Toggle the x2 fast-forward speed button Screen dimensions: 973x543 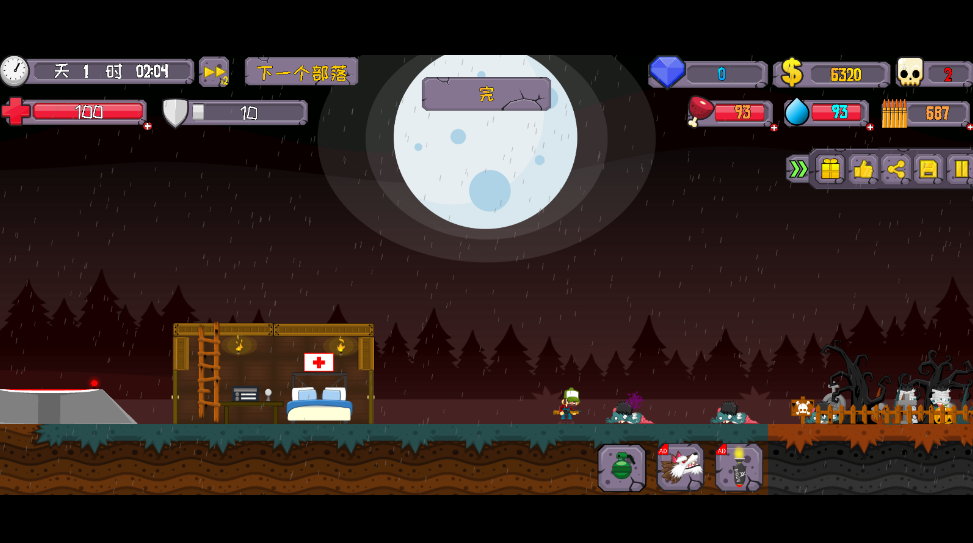[x=214, y=72]
